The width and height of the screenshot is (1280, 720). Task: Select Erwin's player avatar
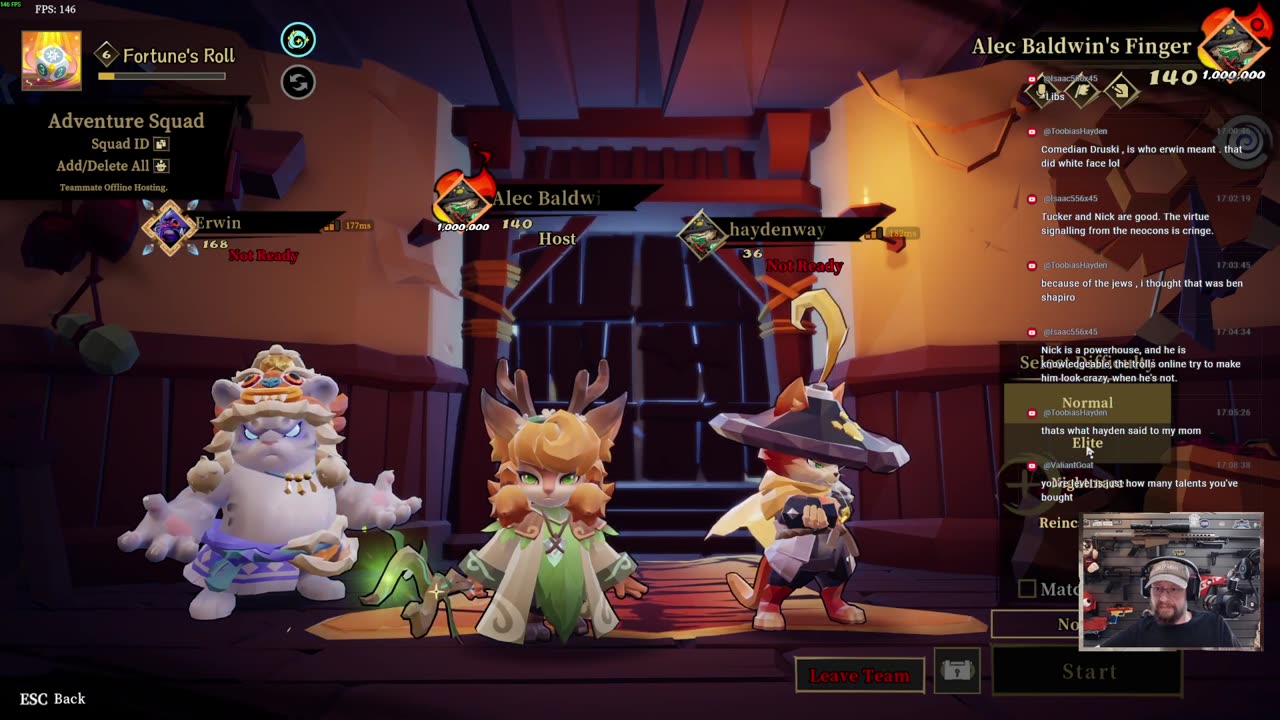[169, 226]
